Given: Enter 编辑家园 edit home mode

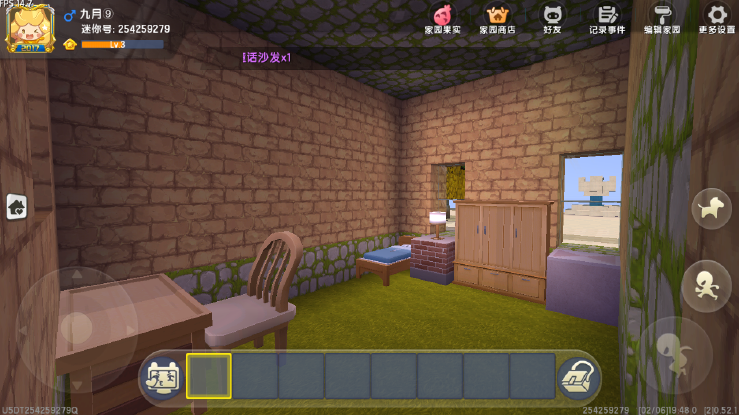Looking at the screenshot, I should coord(662,18).
